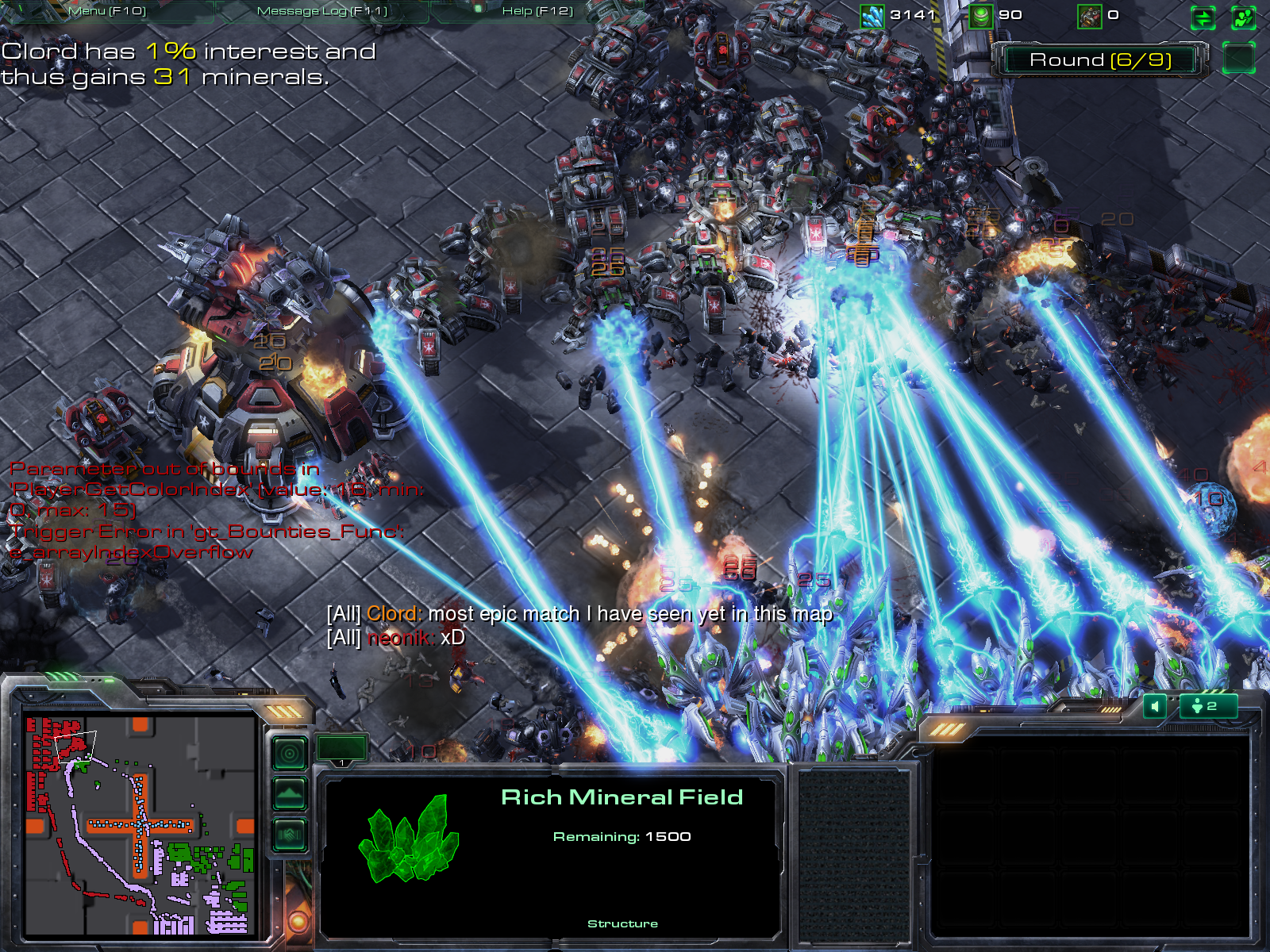Toggle the Round (6/9) panel
This screenshot has width=1270, height=952.
pyautogui.click(x=1100, y=60)
